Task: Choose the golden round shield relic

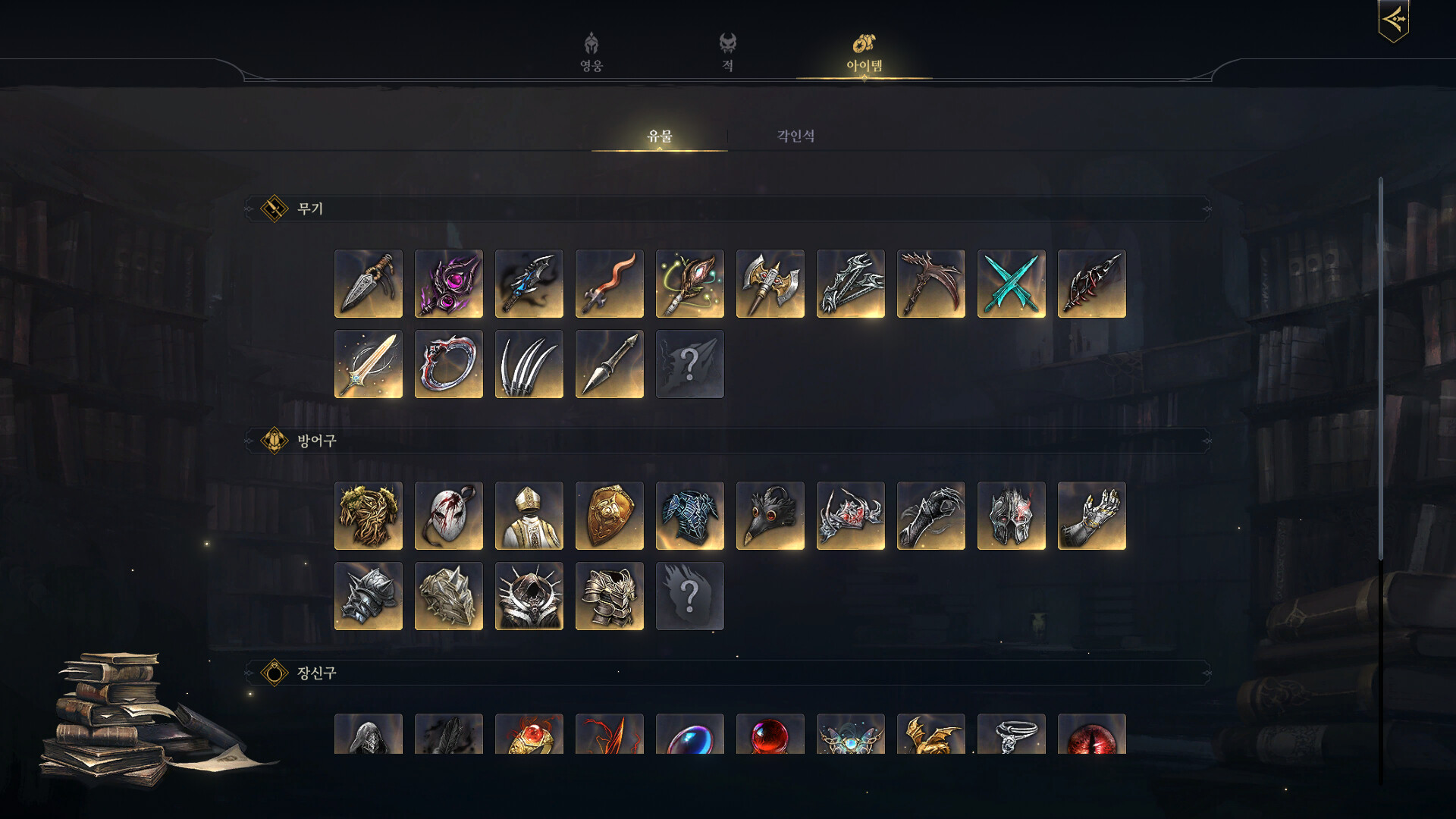Action: click(610, 516)
